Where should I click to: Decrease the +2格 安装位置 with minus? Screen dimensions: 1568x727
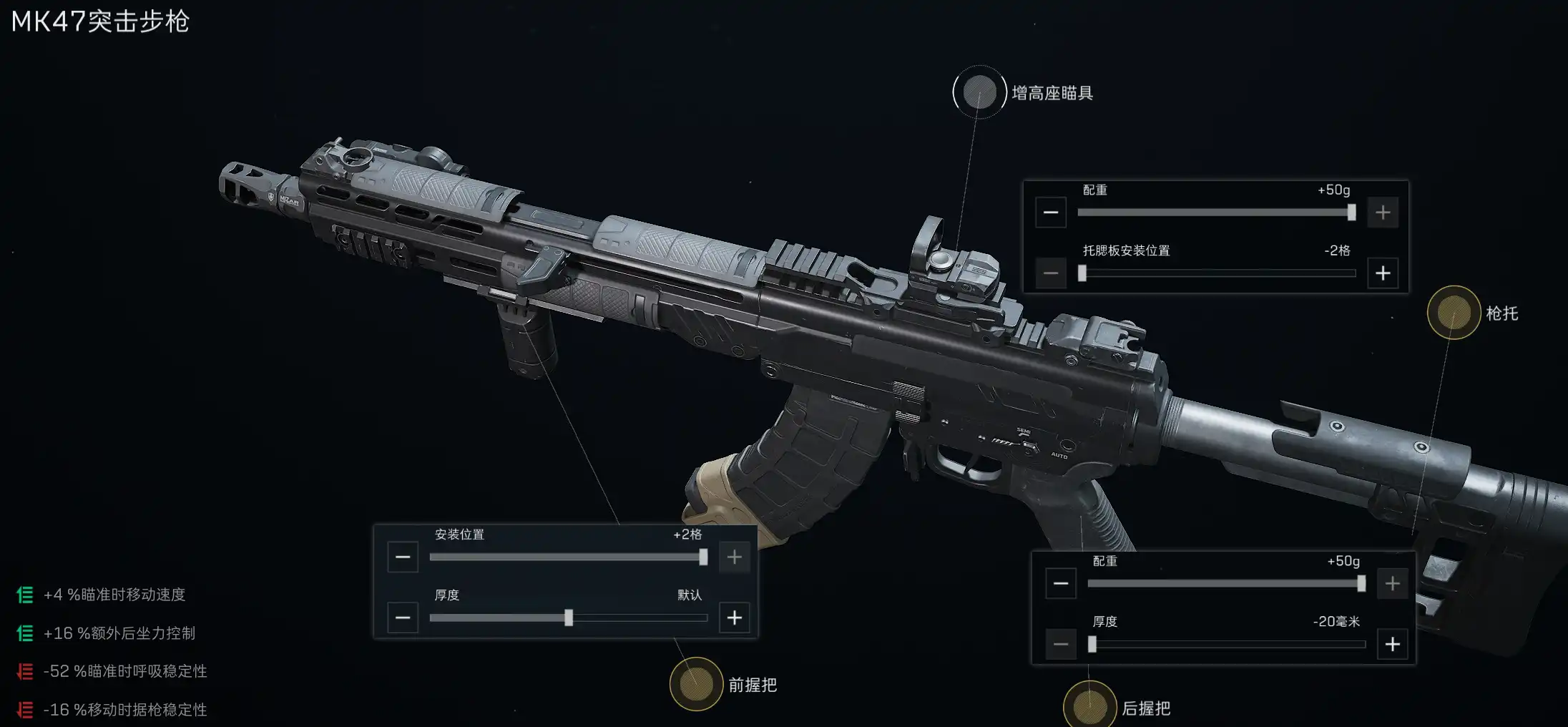(x=403, y=557)
